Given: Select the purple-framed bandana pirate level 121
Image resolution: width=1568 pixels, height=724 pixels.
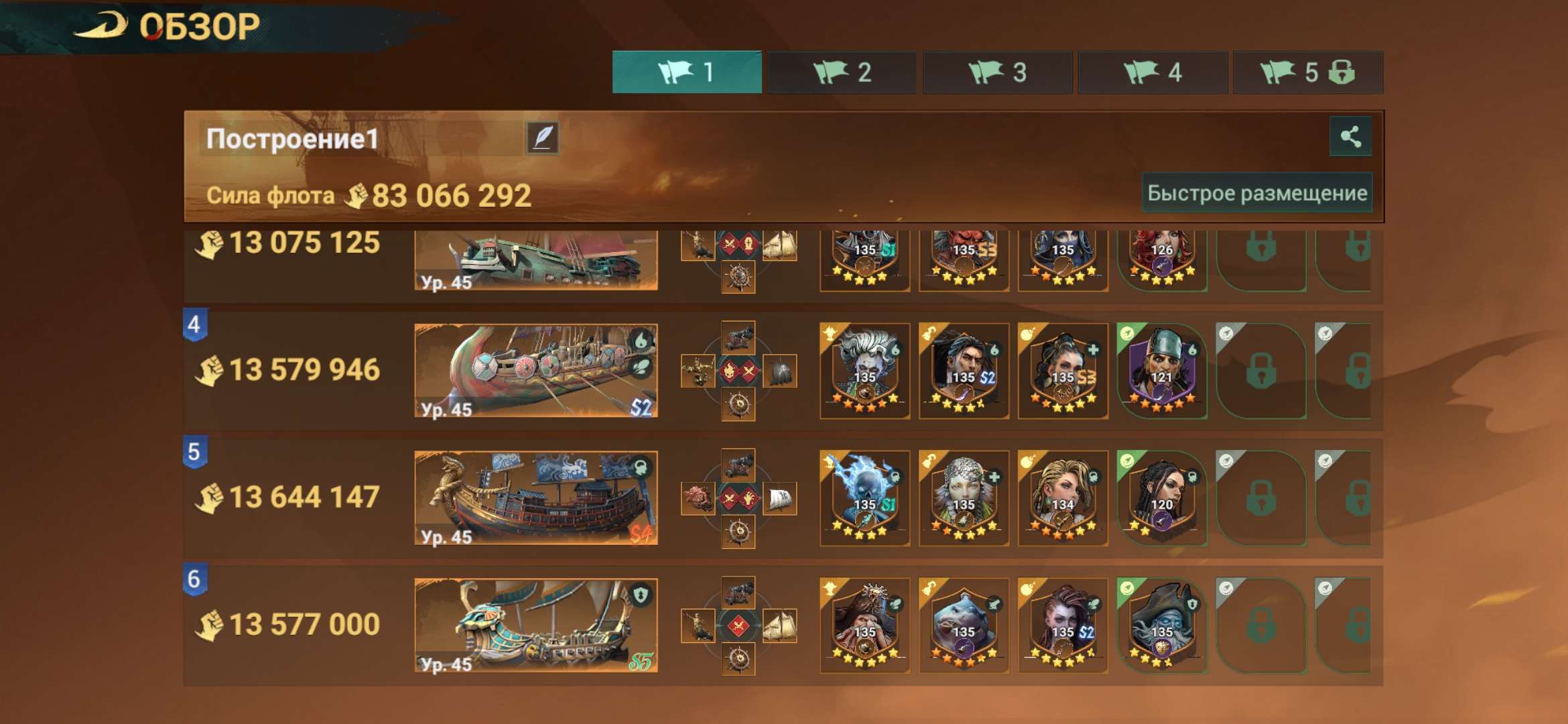Looking at the screenshot, I should [1162, 370].
